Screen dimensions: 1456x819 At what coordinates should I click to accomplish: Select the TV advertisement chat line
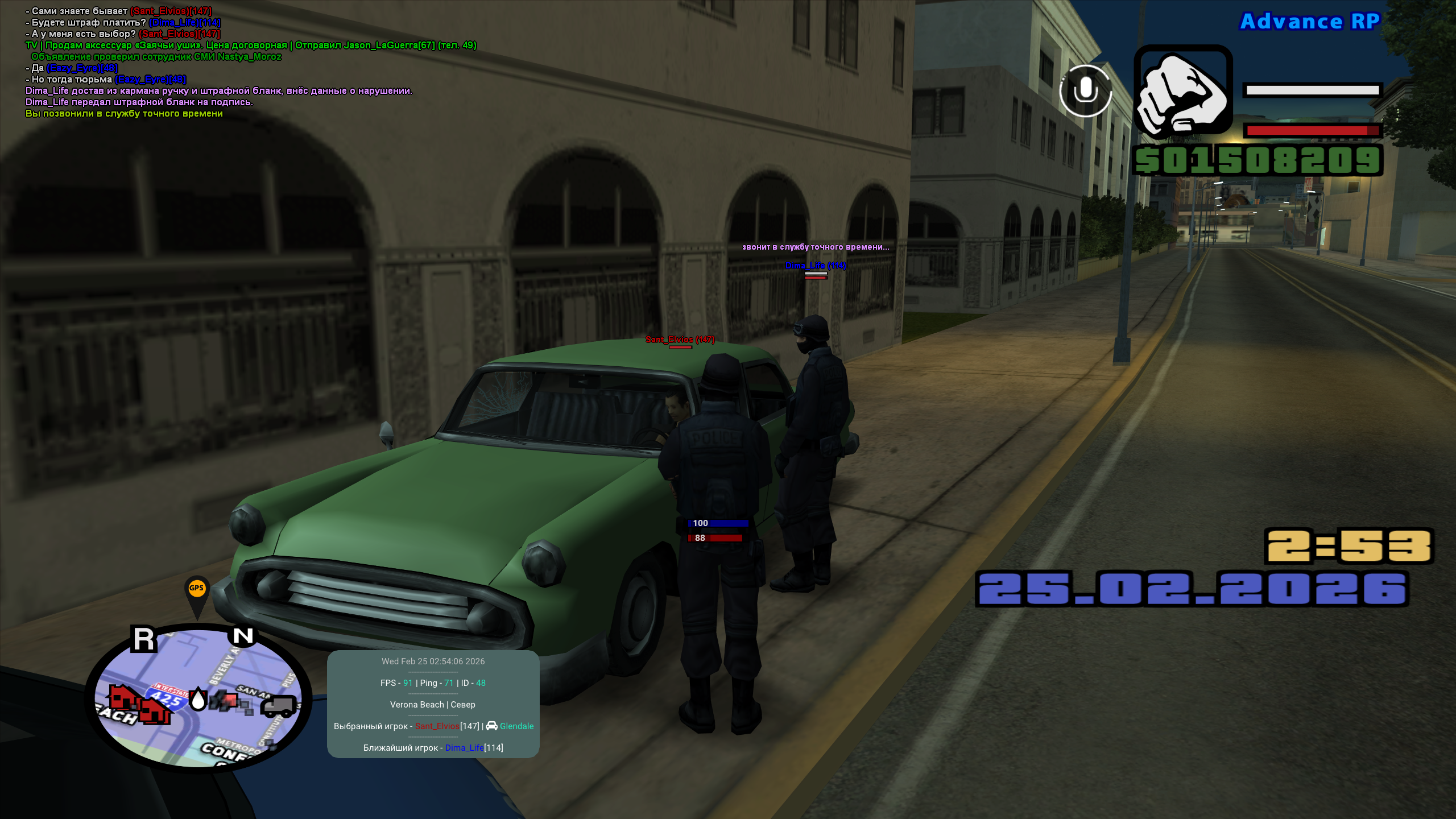(250, 45)
